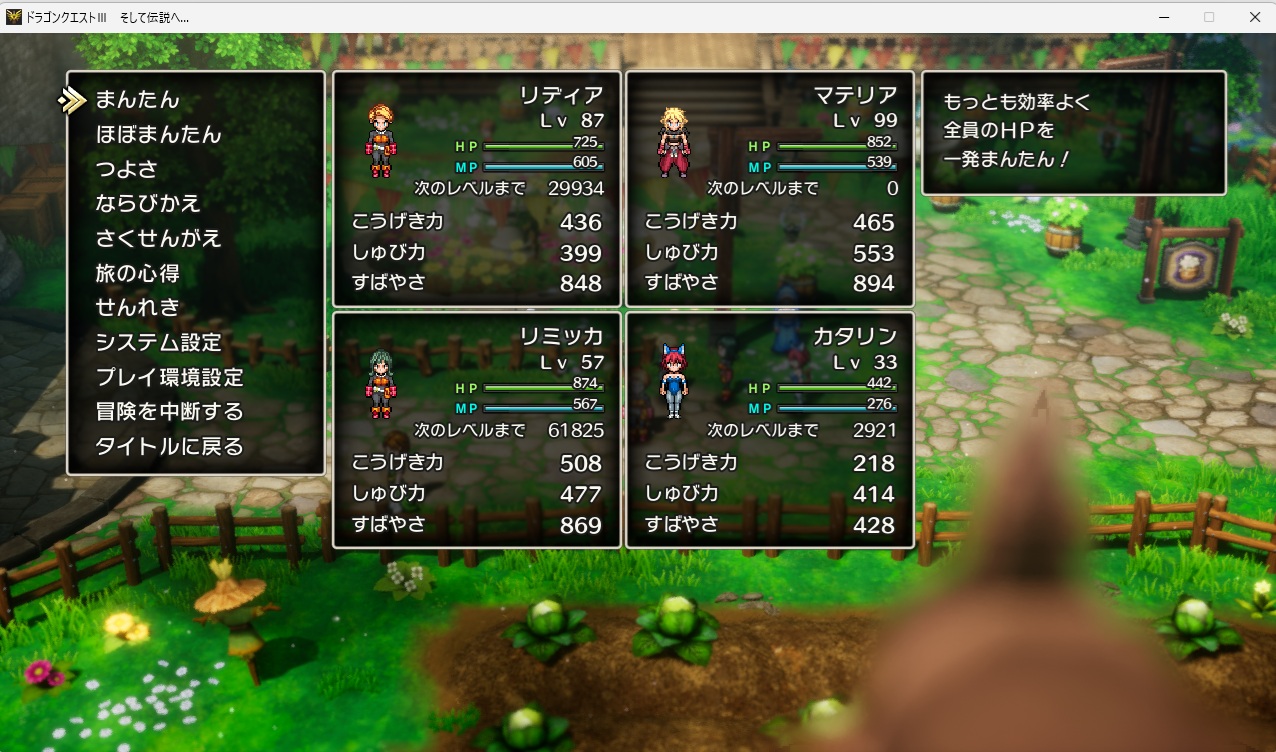Select party member リディア's status panel
Viewport: 1276px width, 752px height.
477,189
